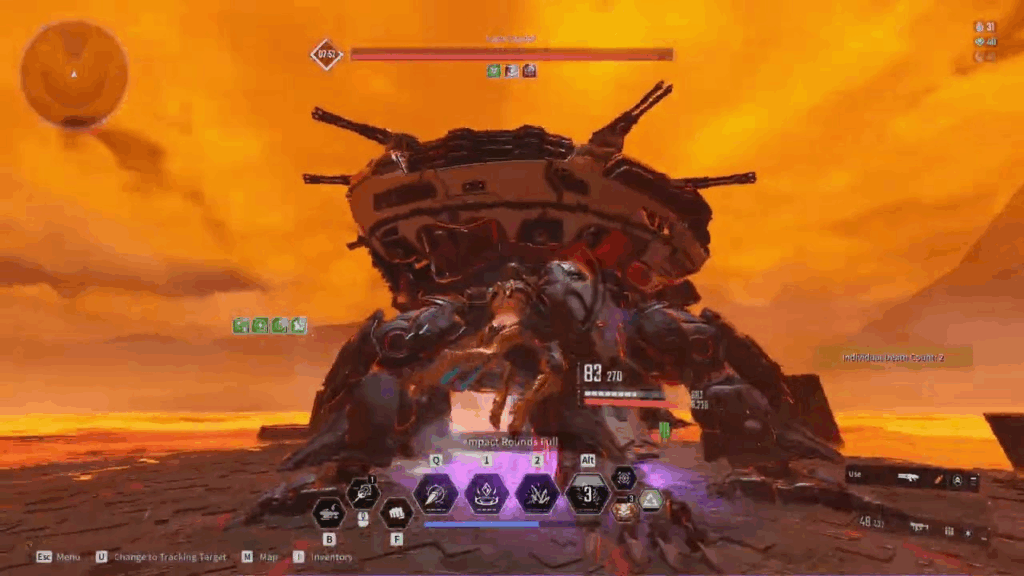Open the Map from the bottom hint bar
The image size is (1024, 576).
(261, 557)
